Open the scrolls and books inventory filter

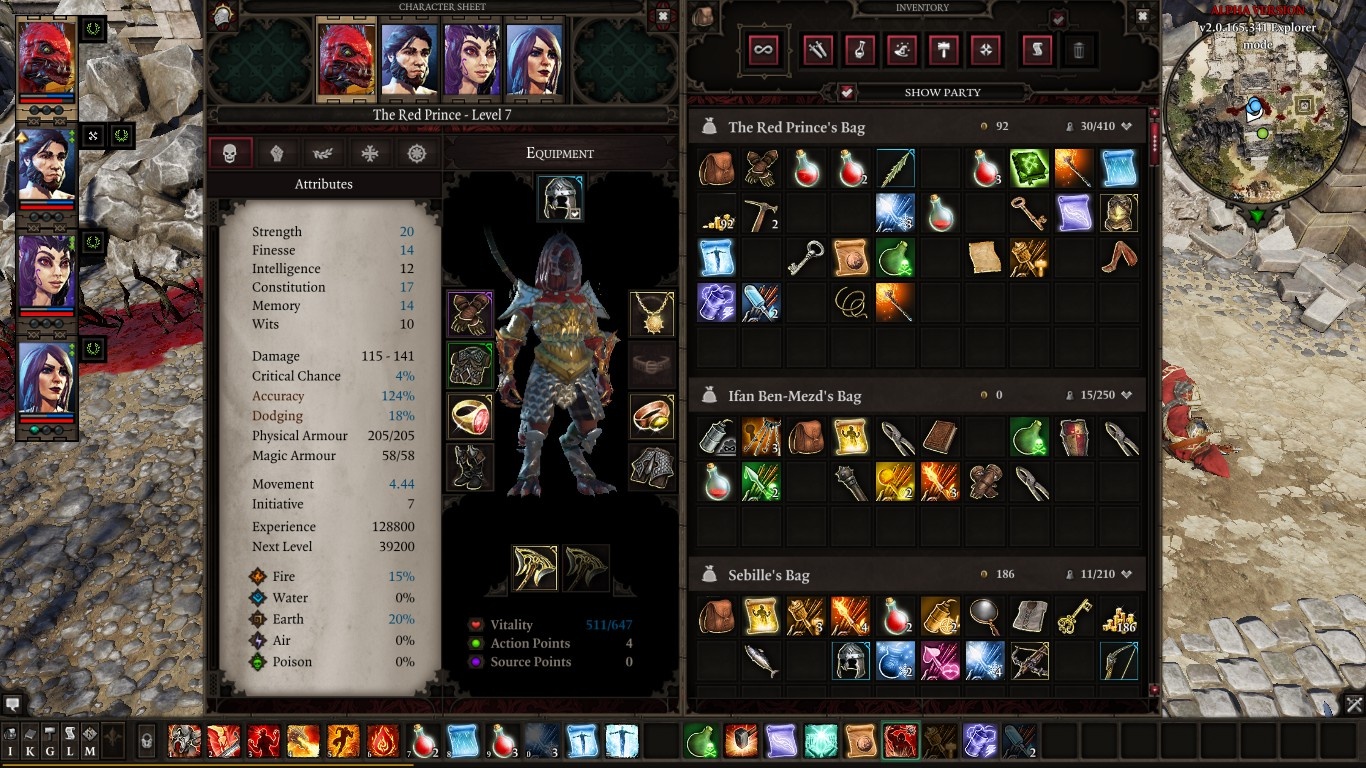[1035, 50]
